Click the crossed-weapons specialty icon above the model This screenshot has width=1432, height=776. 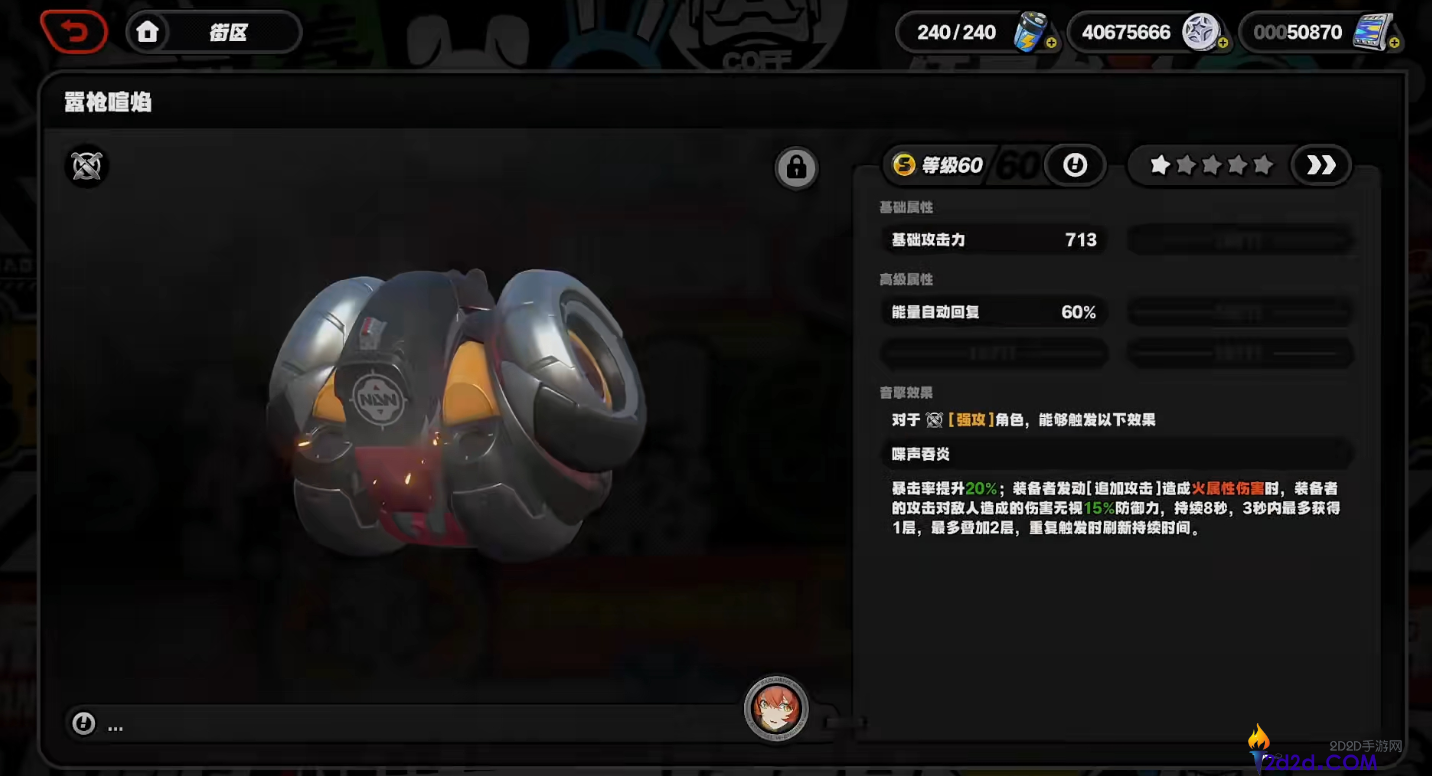coord(85,167)
